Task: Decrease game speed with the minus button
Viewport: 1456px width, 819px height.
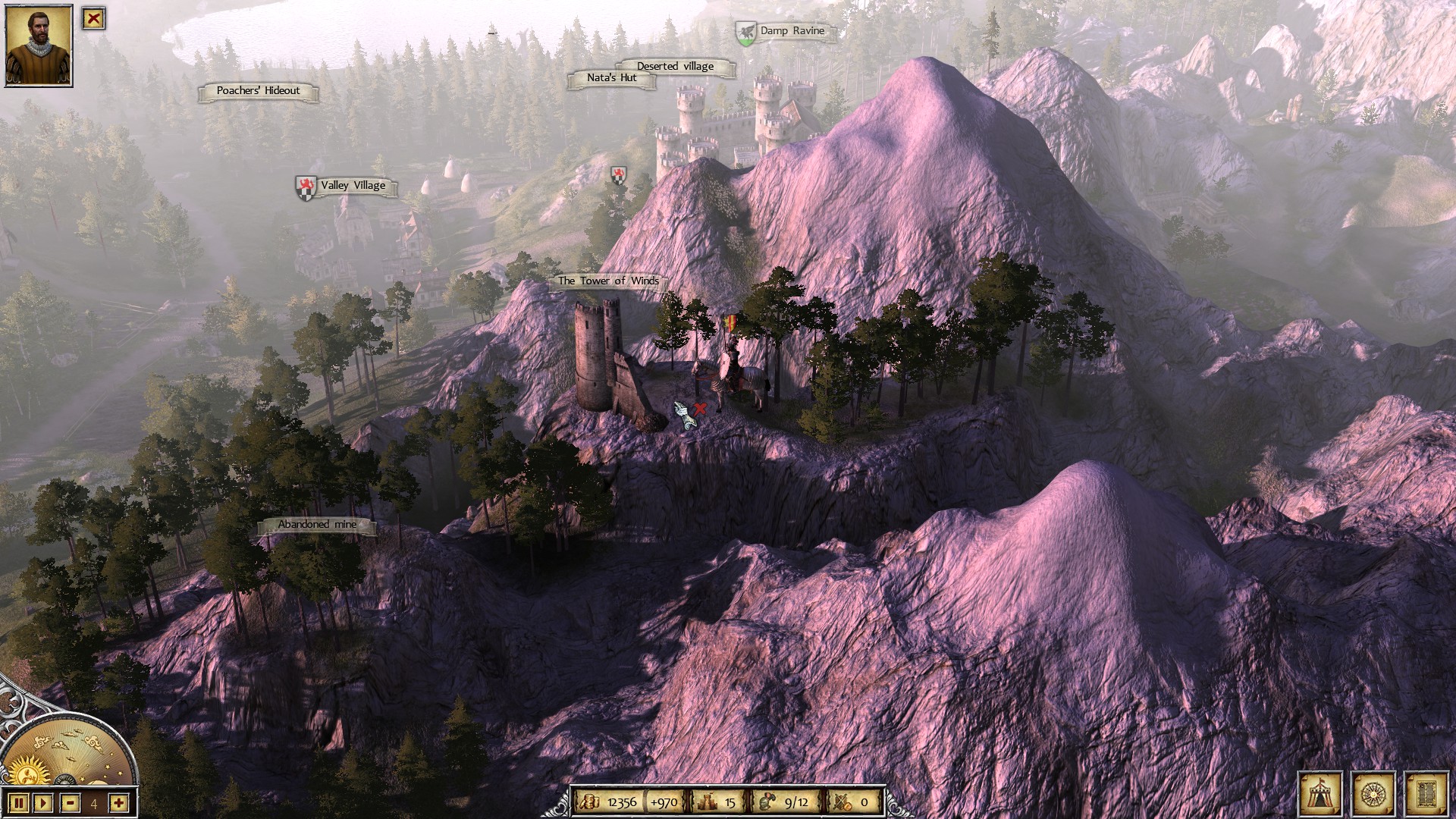Action: click(x=70, y=802)
